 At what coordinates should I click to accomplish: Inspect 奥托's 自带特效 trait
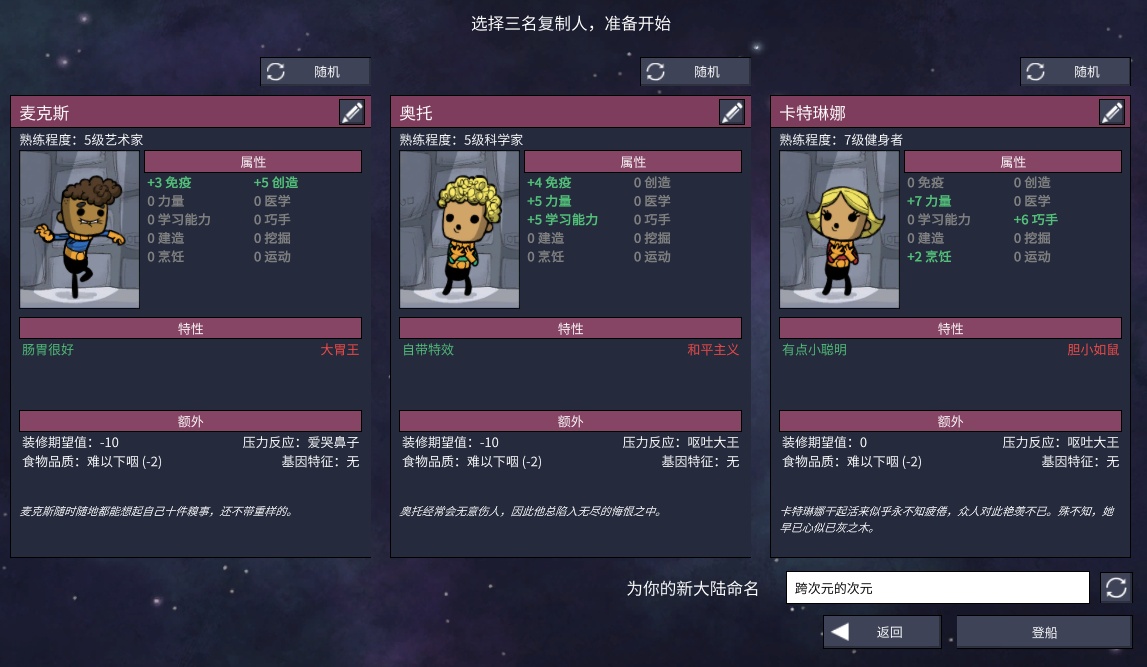click(428, 350)
